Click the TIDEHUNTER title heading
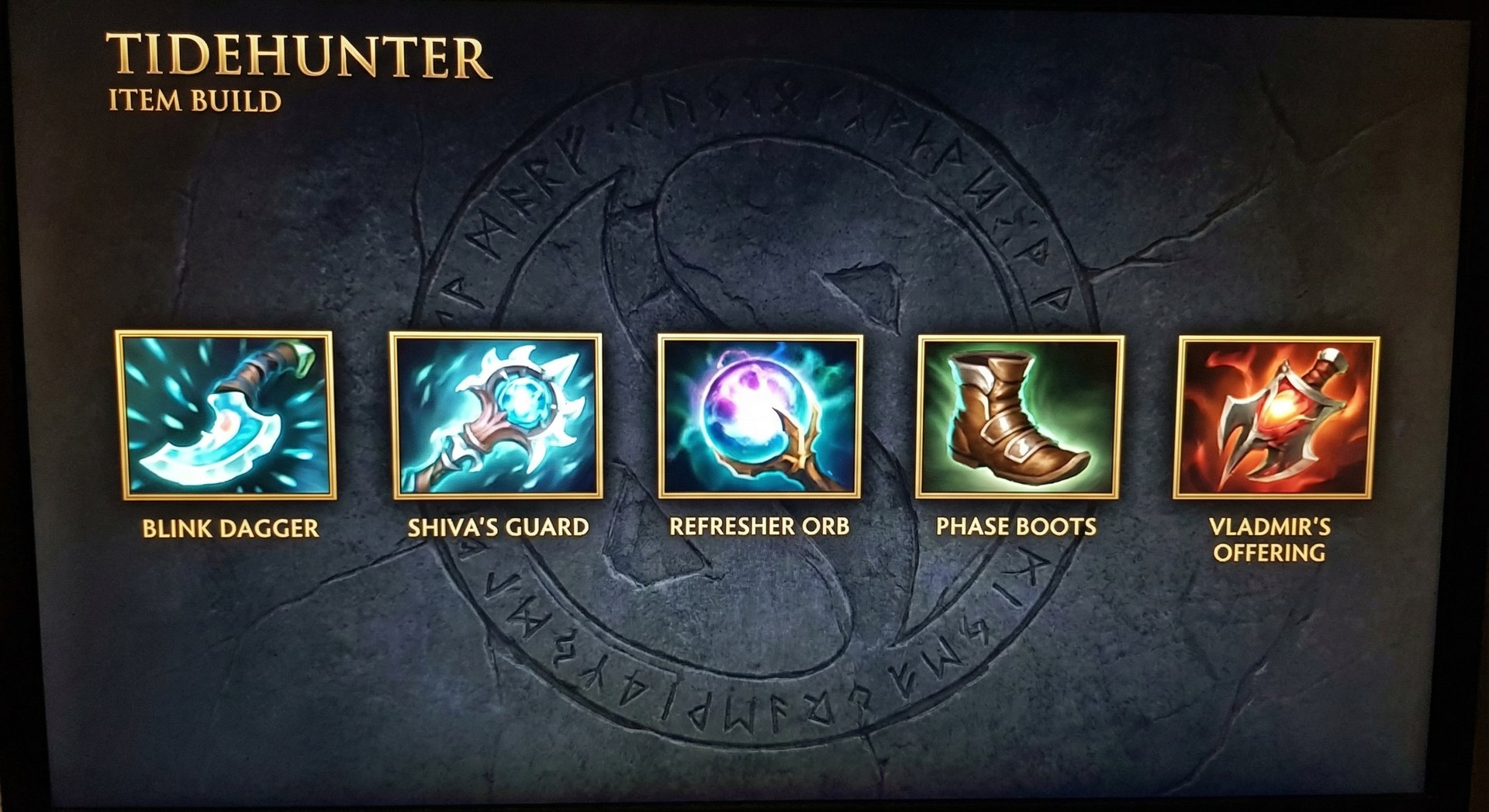 297,56
